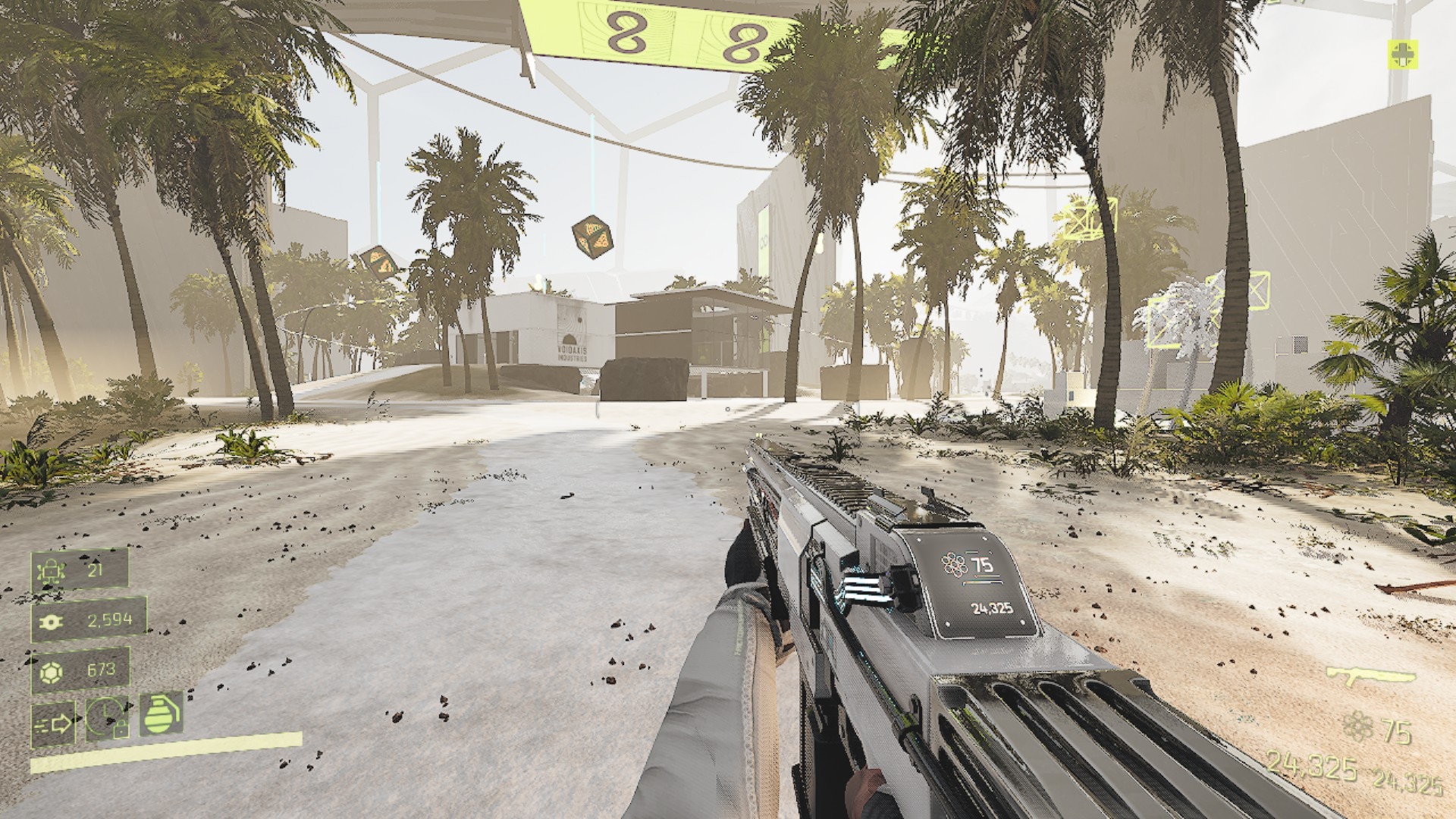
Task: Use the grenade ability icon
Action: coord(160,714)
